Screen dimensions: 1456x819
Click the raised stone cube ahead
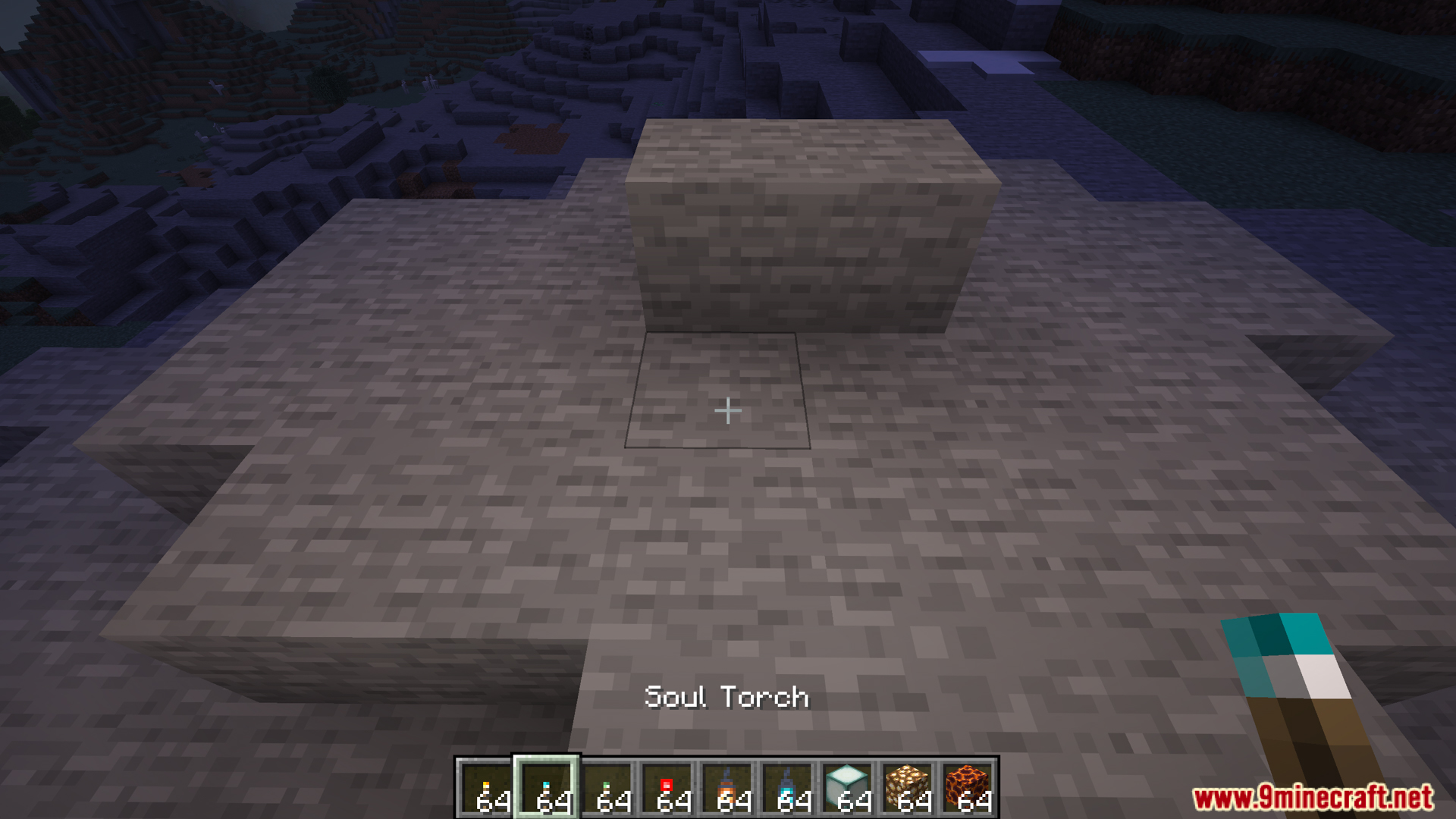[811, 227]
